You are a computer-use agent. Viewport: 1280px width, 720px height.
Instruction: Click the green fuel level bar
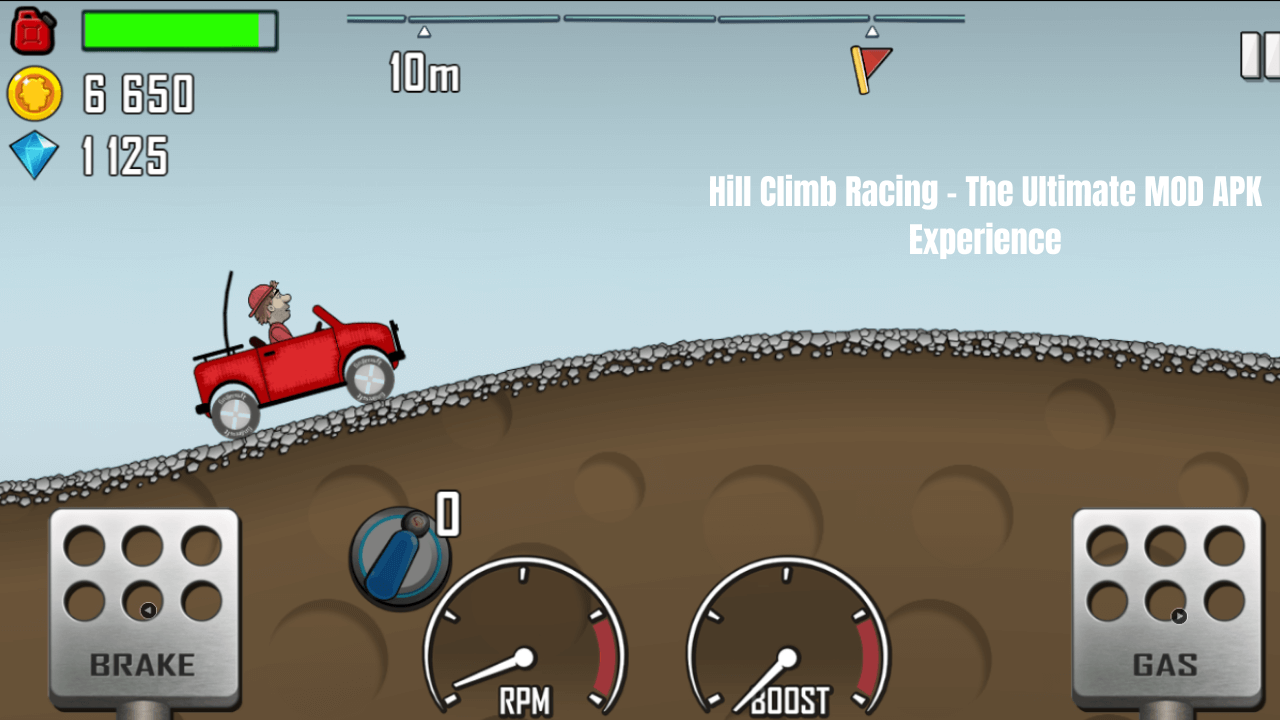pos(178,31)
